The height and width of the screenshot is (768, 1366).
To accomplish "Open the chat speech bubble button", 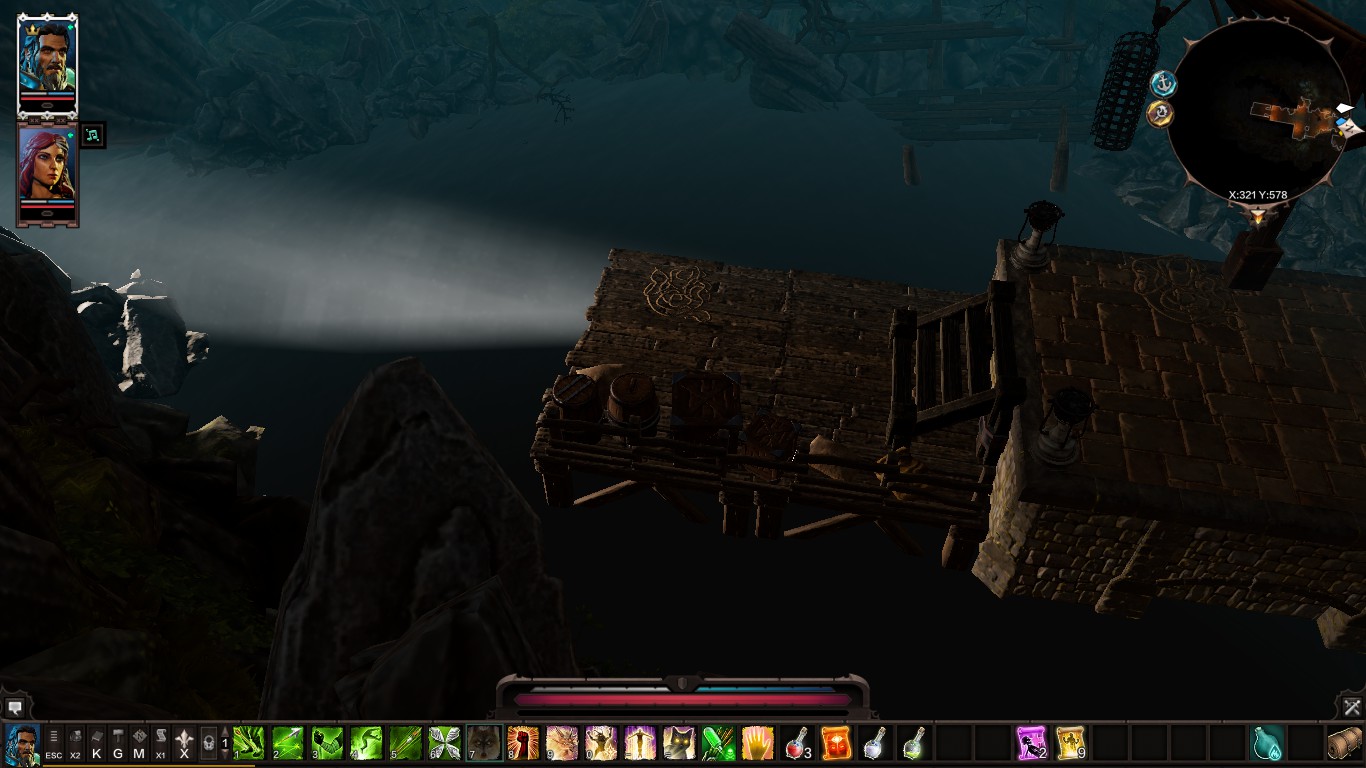I will (x=16, y=707).
